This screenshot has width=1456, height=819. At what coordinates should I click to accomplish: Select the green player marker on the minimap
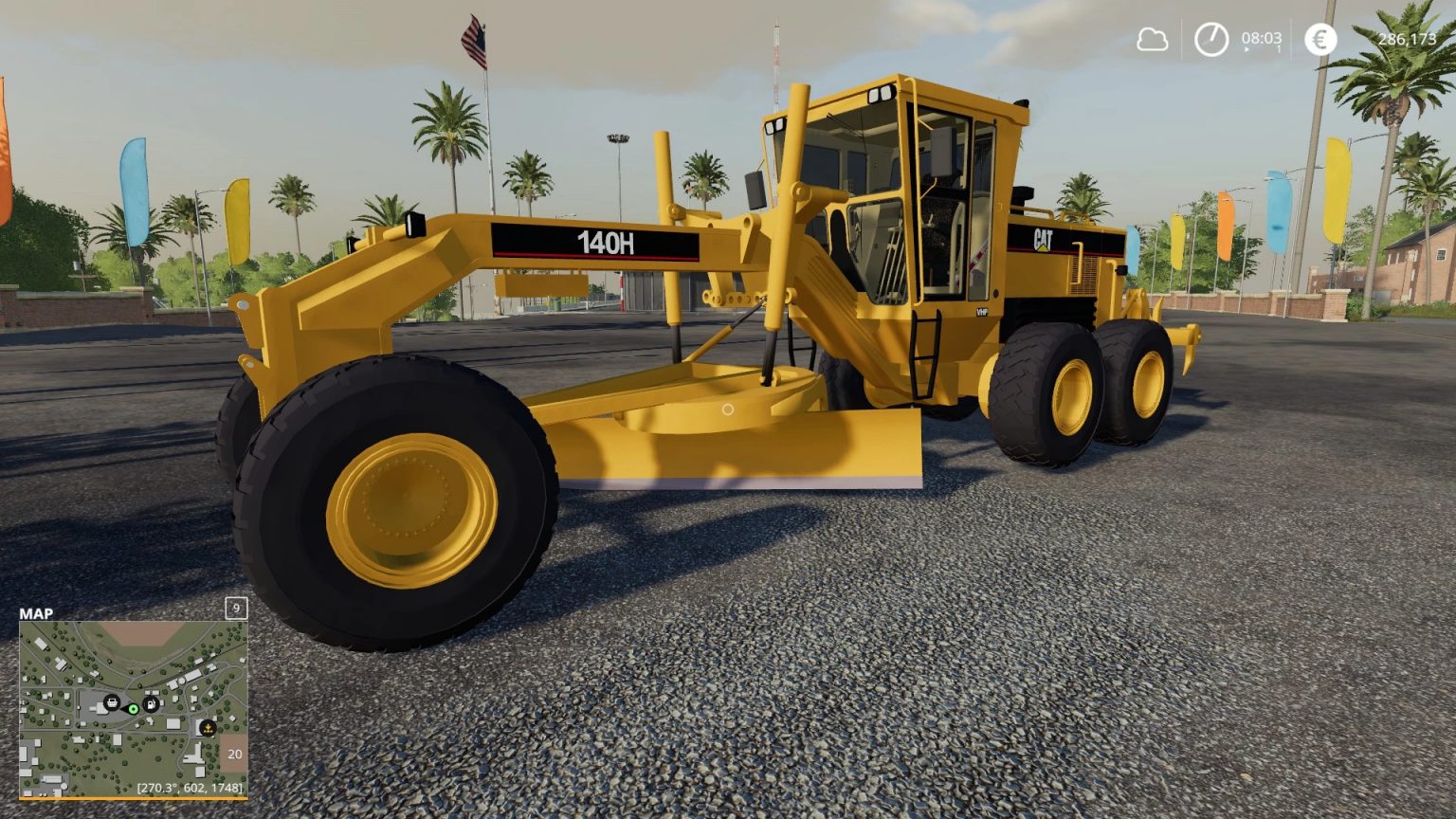point(133,710)
